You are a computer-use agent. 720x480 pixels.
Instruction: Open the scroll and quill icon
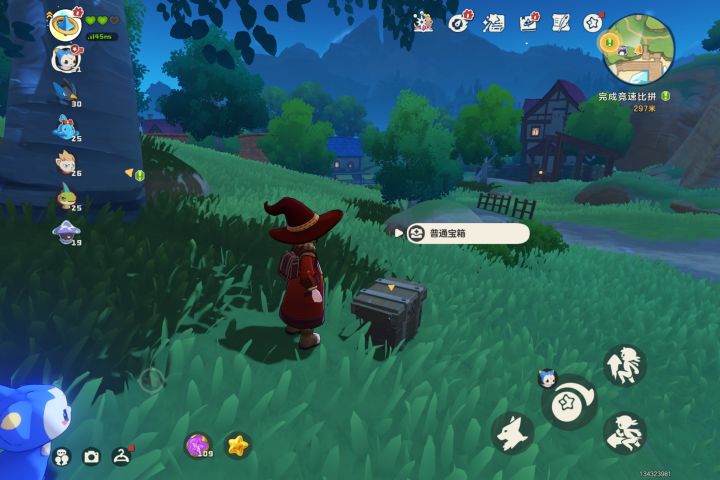560,21
